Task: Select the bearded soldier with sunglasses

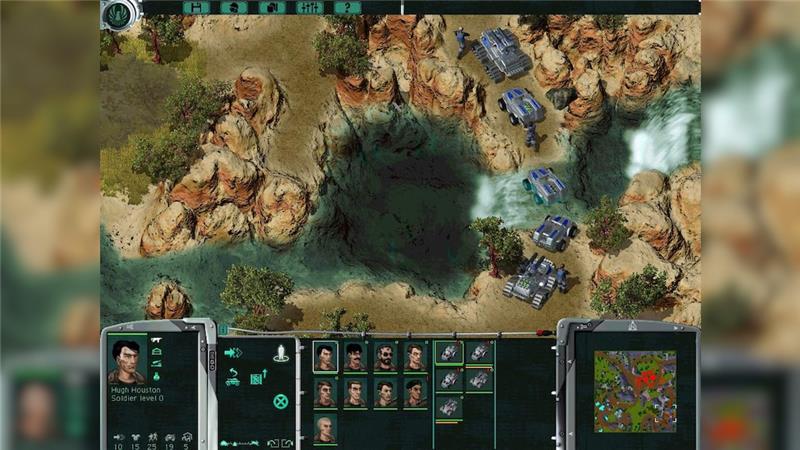Action: click(x=385, y=356)
